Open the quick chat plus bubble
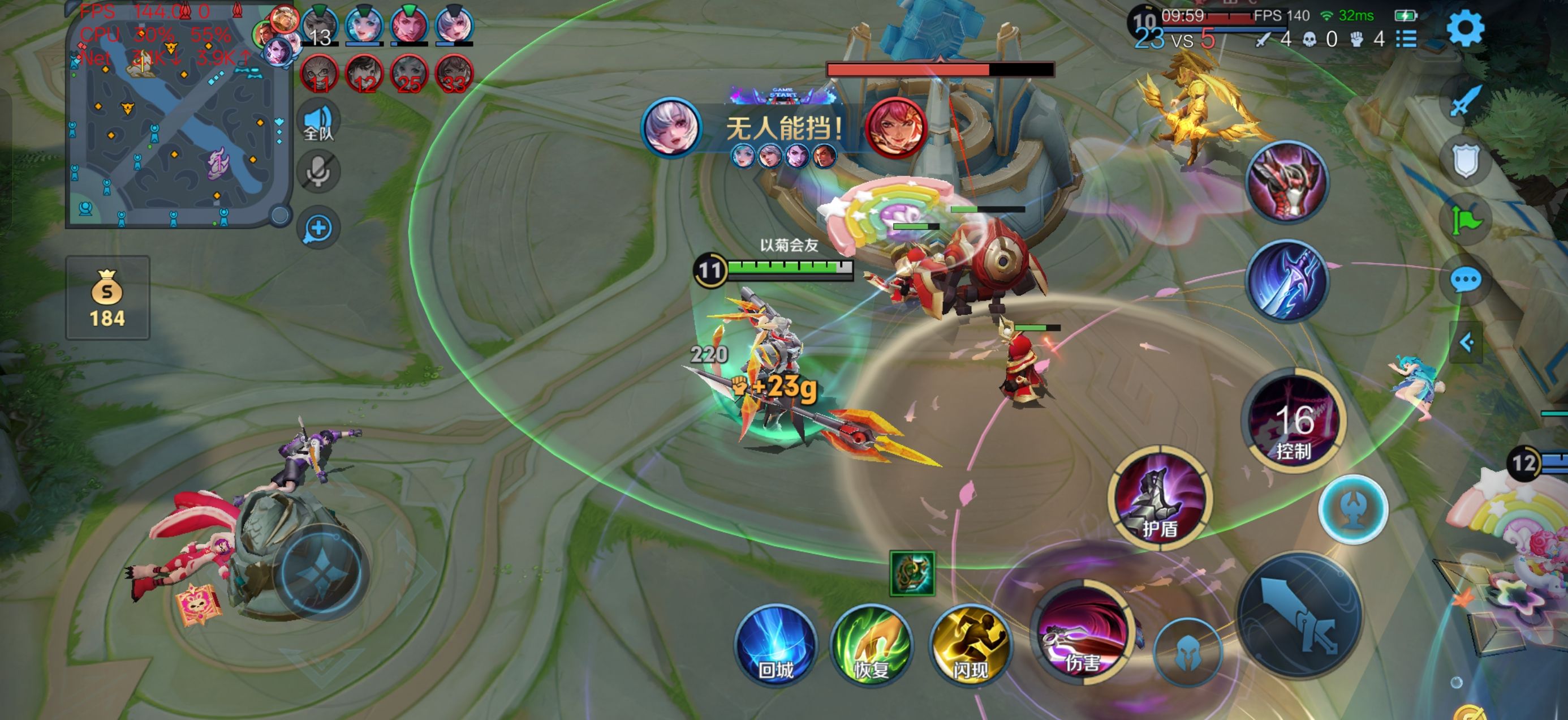 click(x=318, y=229)
